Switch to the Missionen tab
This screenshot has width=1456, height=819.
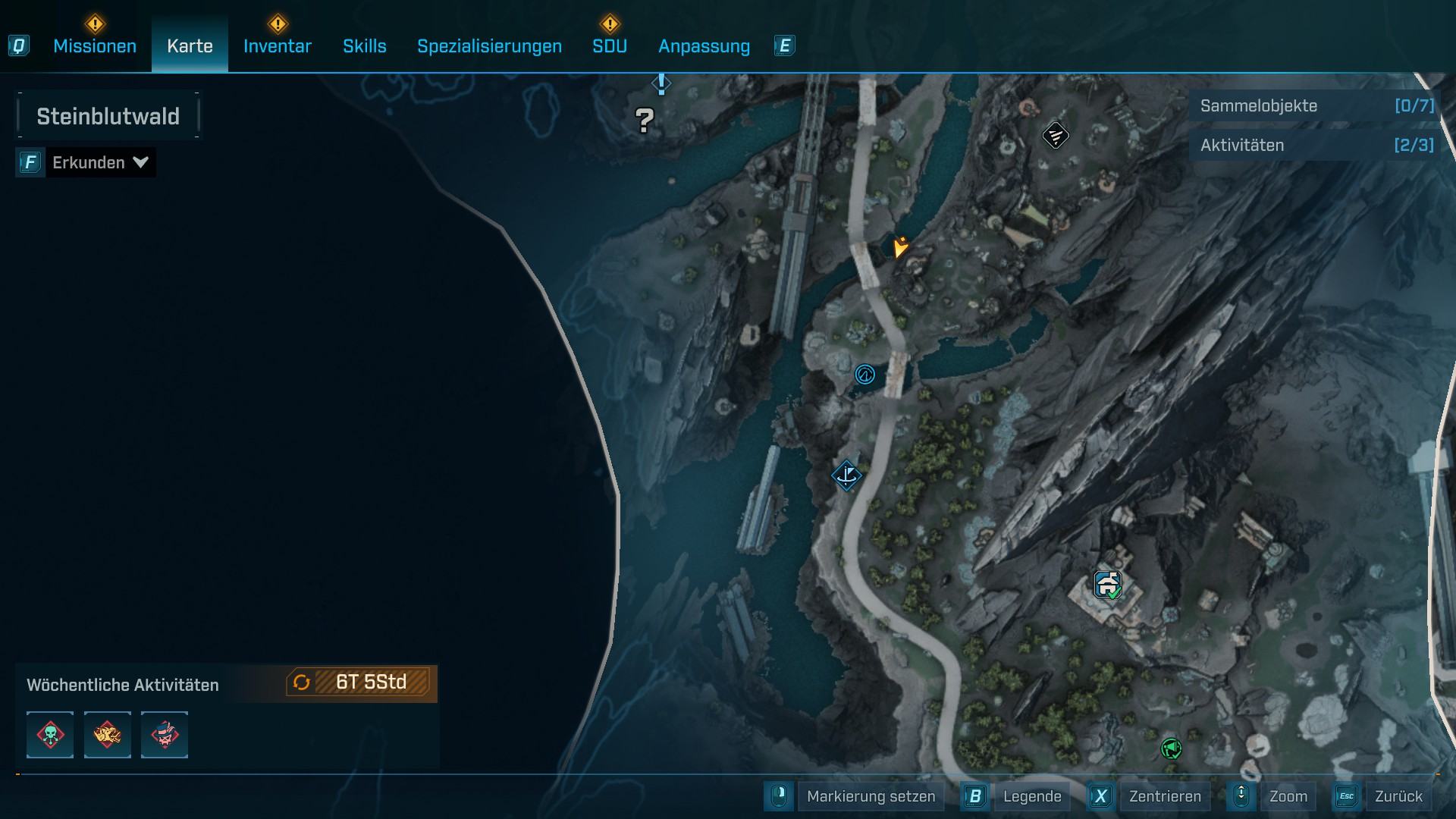click(x=95, y=46)
